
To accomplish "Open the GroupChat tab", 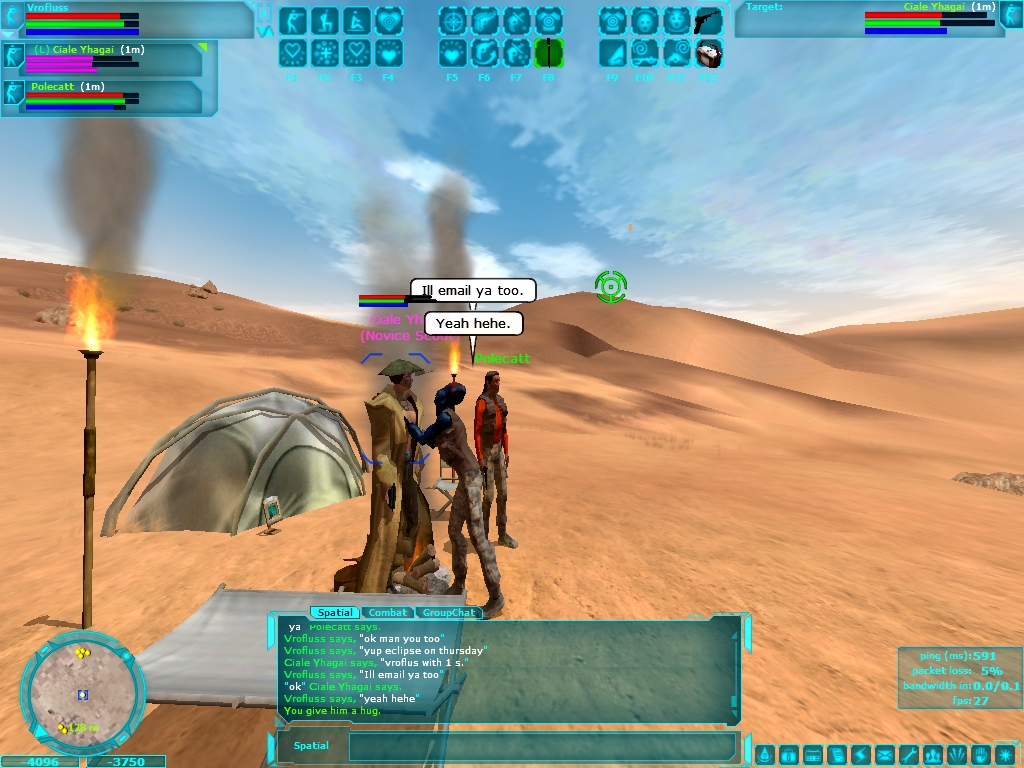I will pyautogui.click(x=448, y=612).
